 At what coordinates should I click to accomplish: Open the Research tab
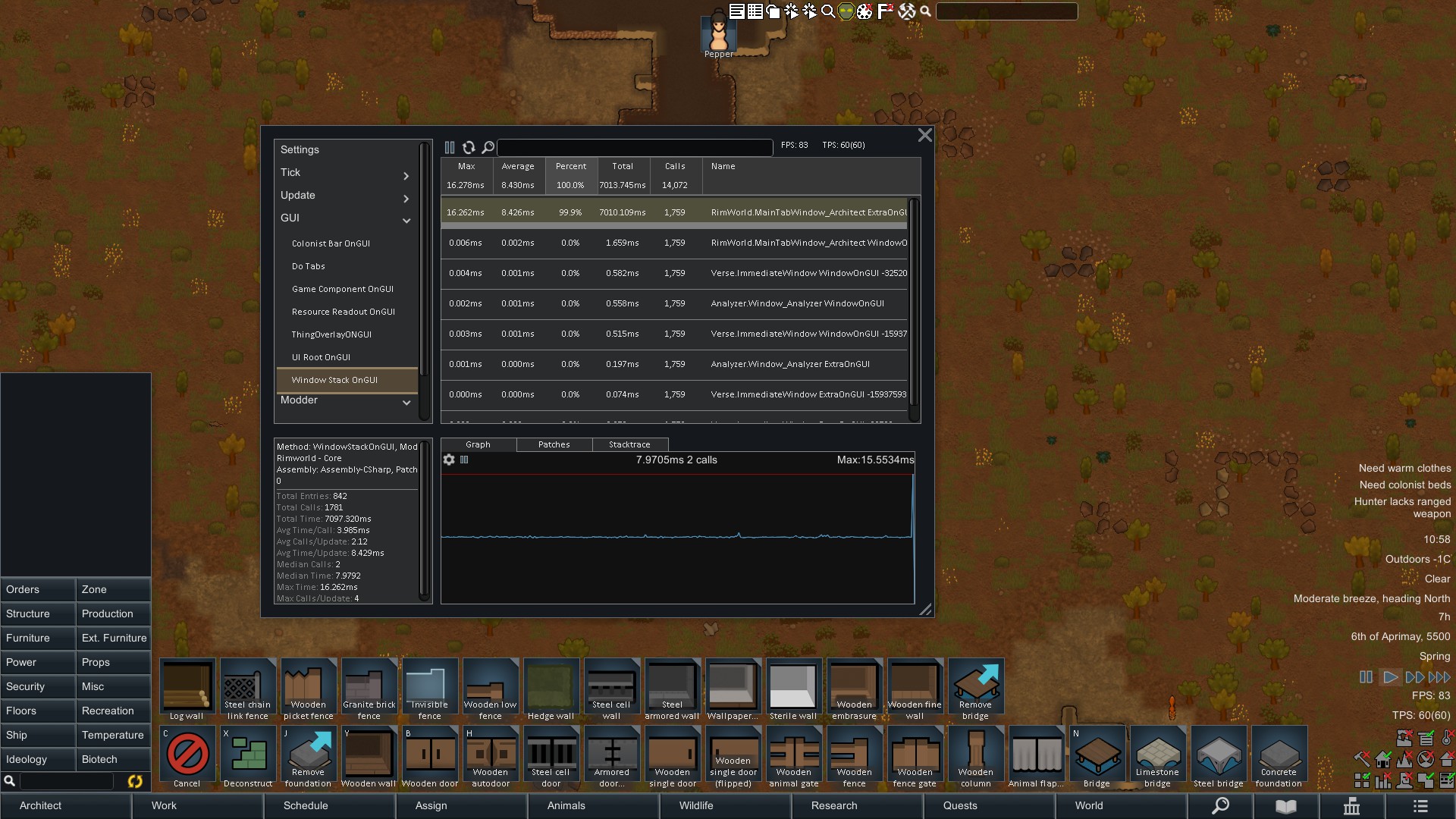(x=834, y=805)
